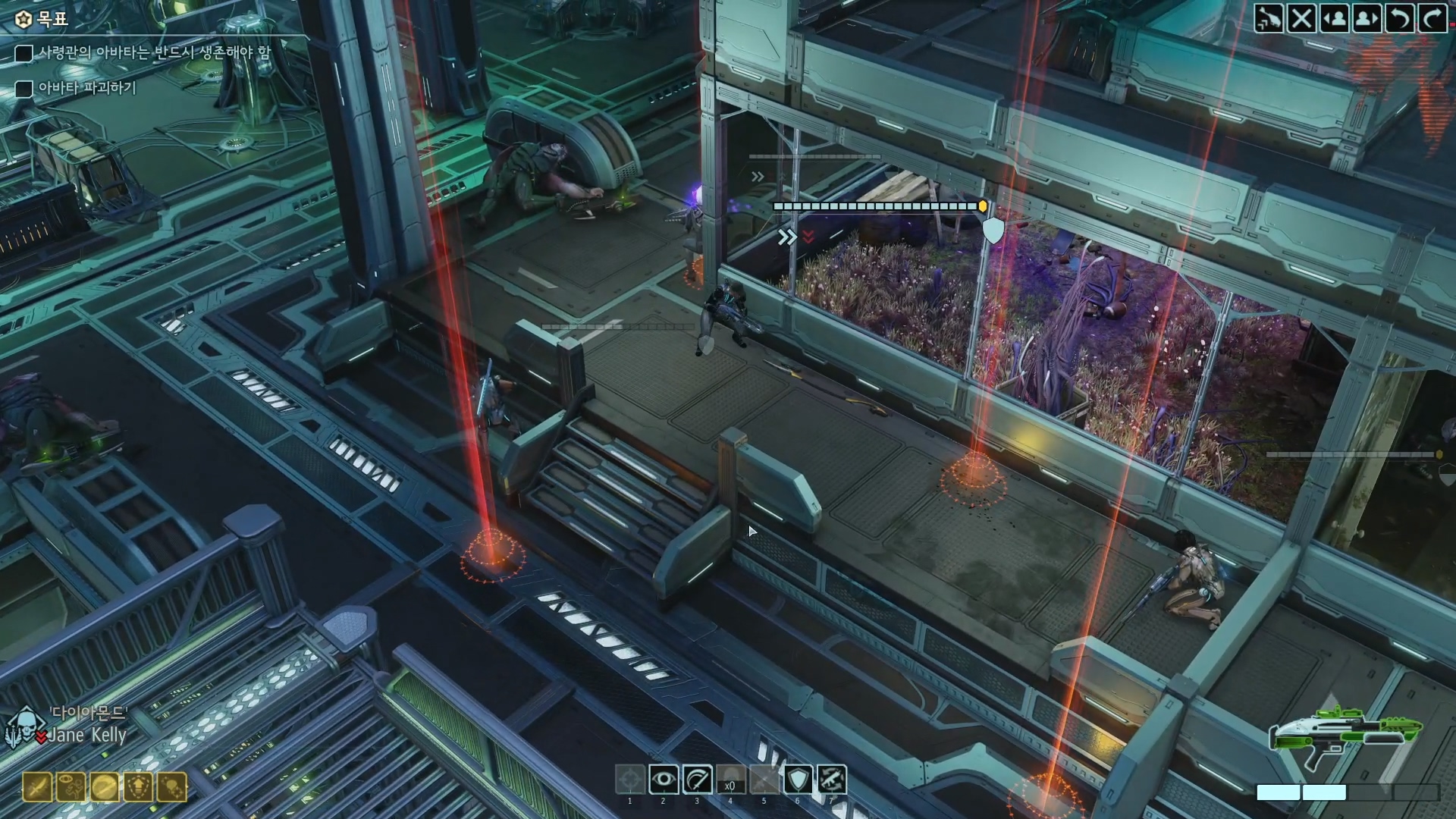Click the golden sword perk icon
This screenshot has height=819, width=1456.
click(x=37, y=787)
